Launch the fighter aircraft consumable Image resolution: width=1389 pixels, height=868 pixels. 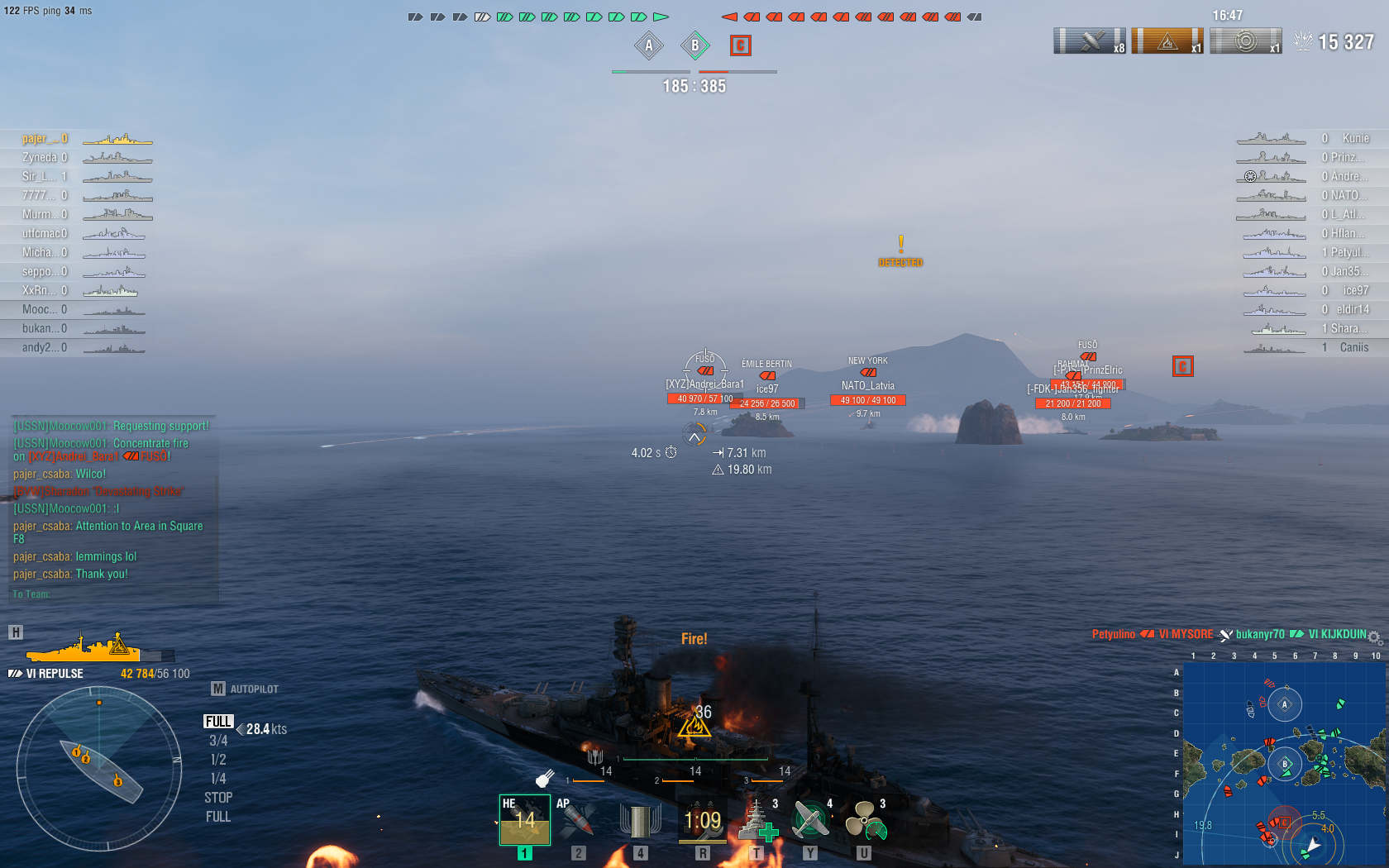pos(810,820)
